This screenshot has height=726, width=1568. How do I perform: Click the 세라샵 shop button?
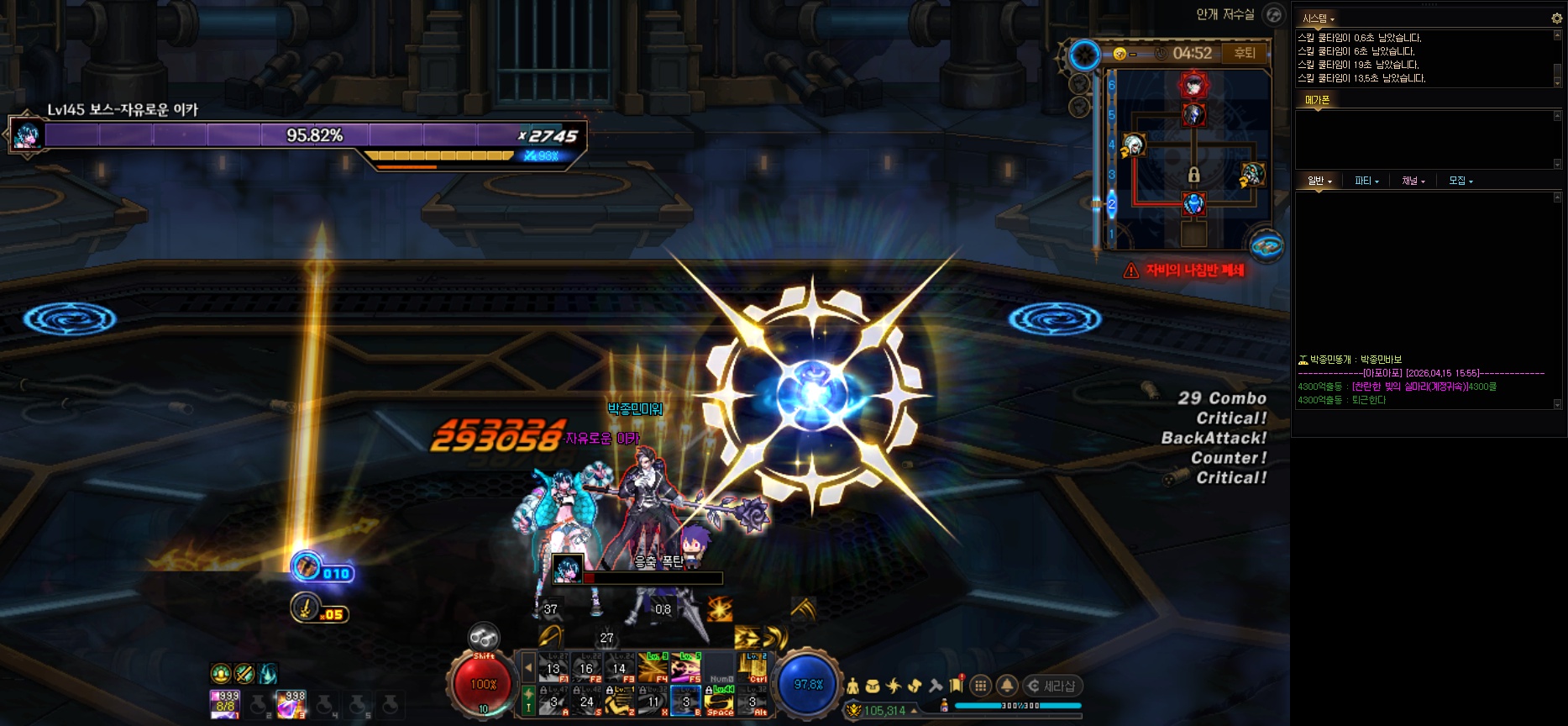pyautogui.click(x=1052, y=686)
